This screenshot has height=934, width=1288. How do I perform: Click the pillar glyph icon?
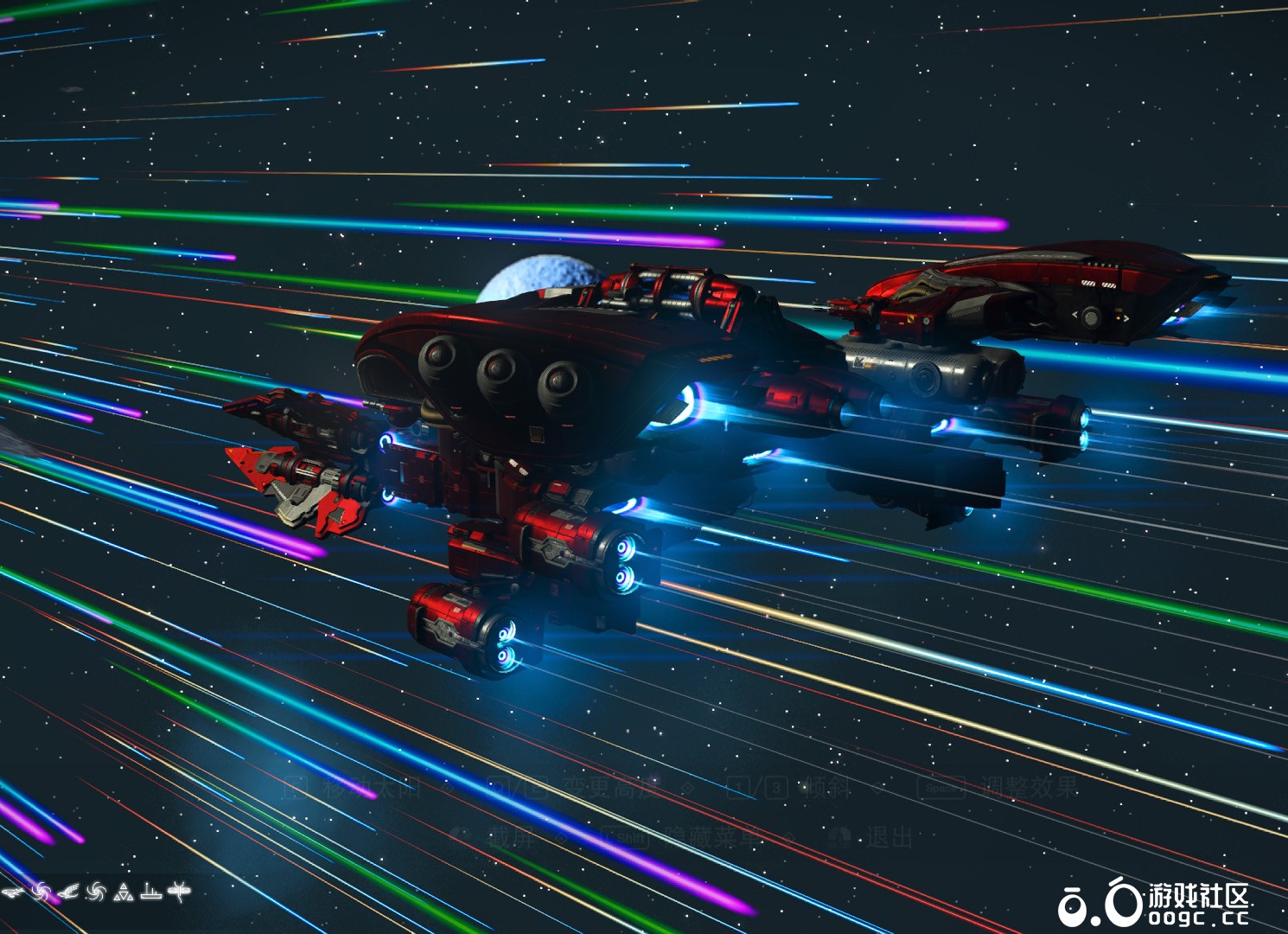tap(151, 892)
